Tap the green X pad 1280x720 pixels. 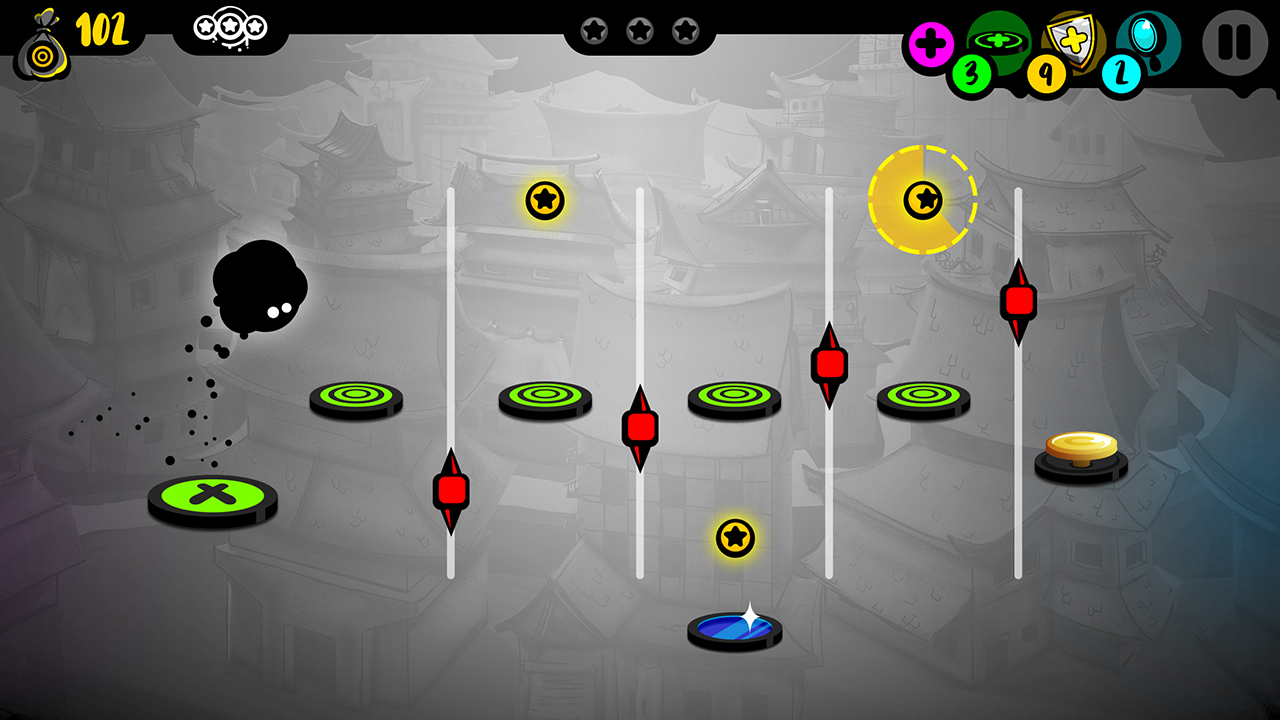click(211, 494)
